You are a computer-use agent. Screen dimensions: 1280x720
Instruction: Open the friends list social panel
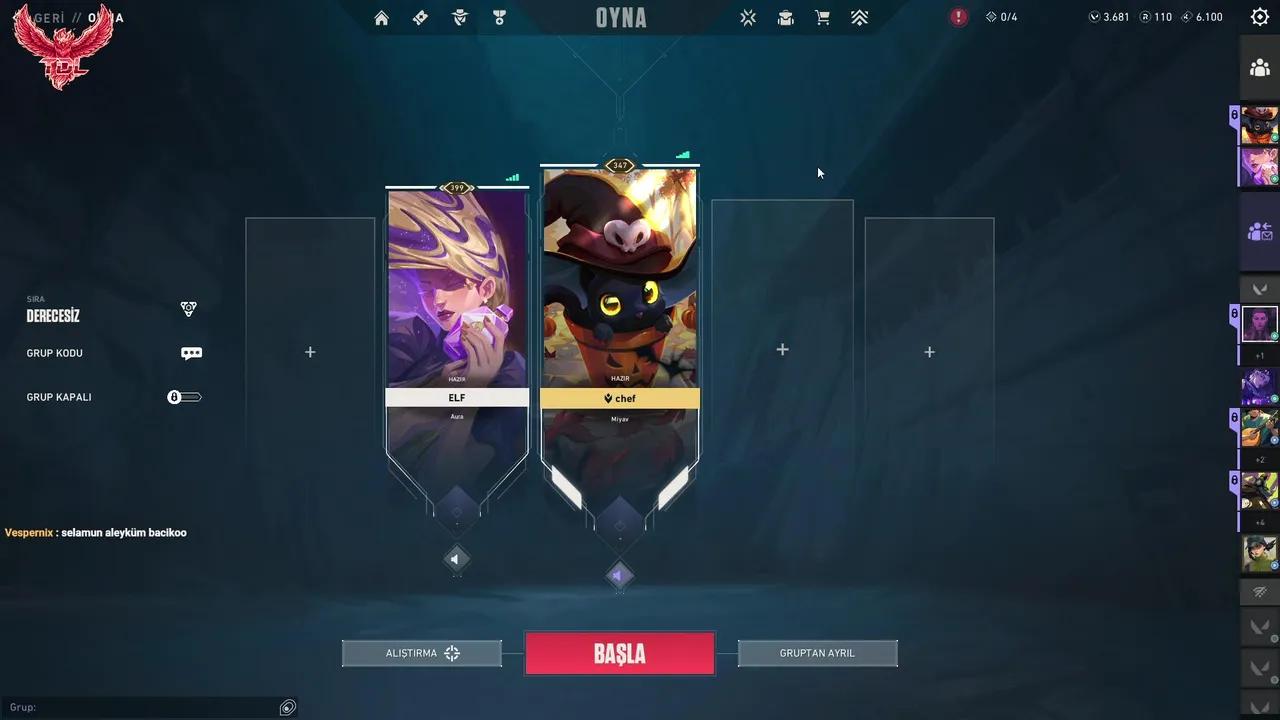coord(1262,68)
